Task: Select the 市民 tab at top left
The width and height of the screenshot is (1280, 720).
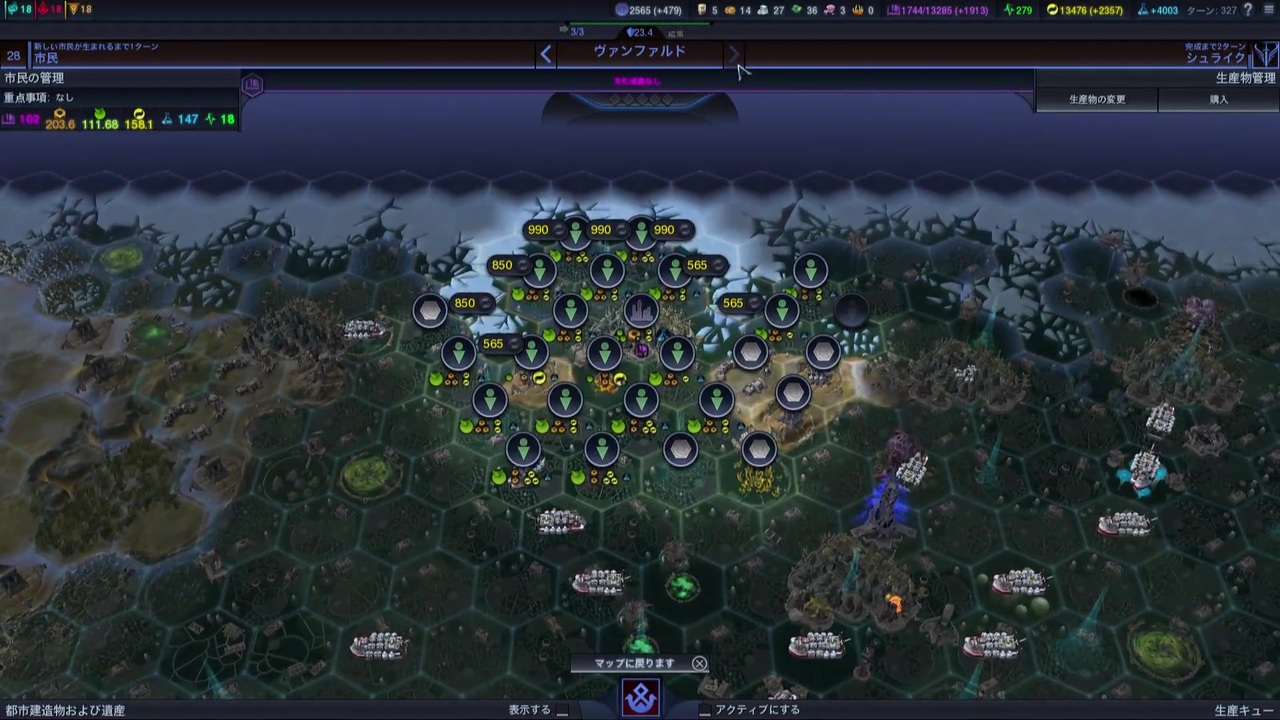Action: tap(45, 57)
